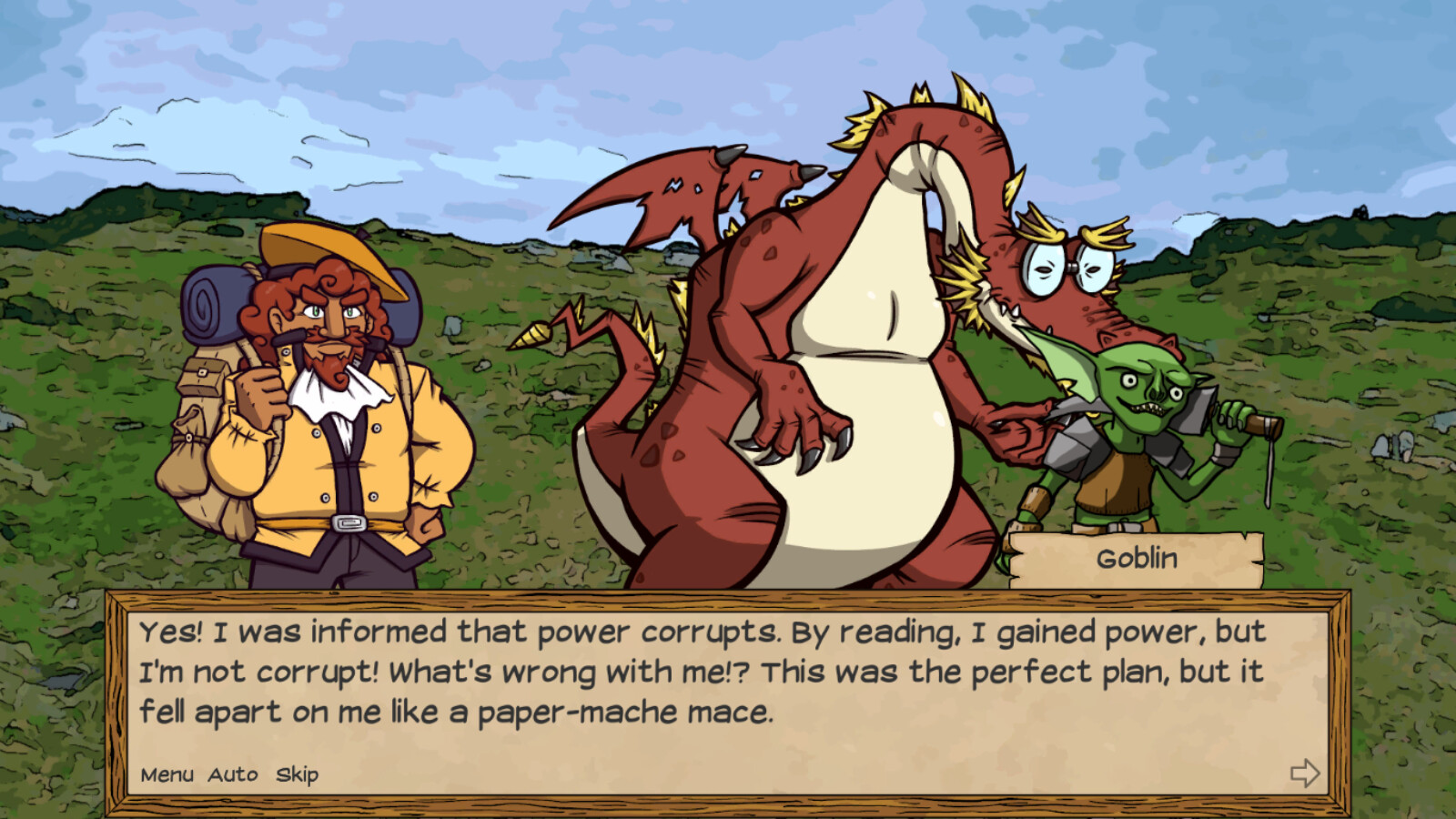
Task: Click the traveler's belt buckle
Action: (x=349, y=523)
